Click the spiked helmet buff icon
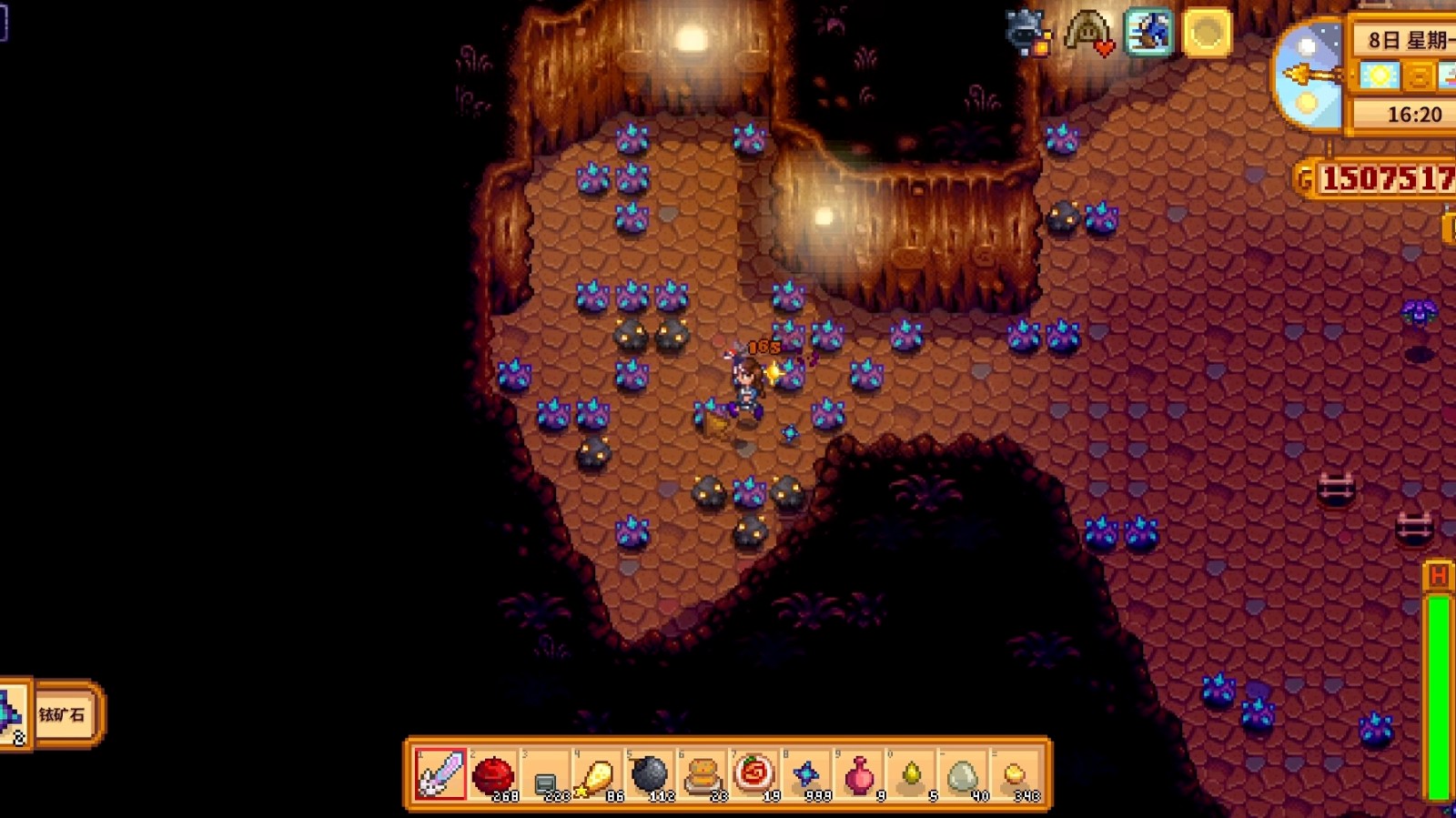Viewport: 1456px width, 818px height. pos(1027,34)
